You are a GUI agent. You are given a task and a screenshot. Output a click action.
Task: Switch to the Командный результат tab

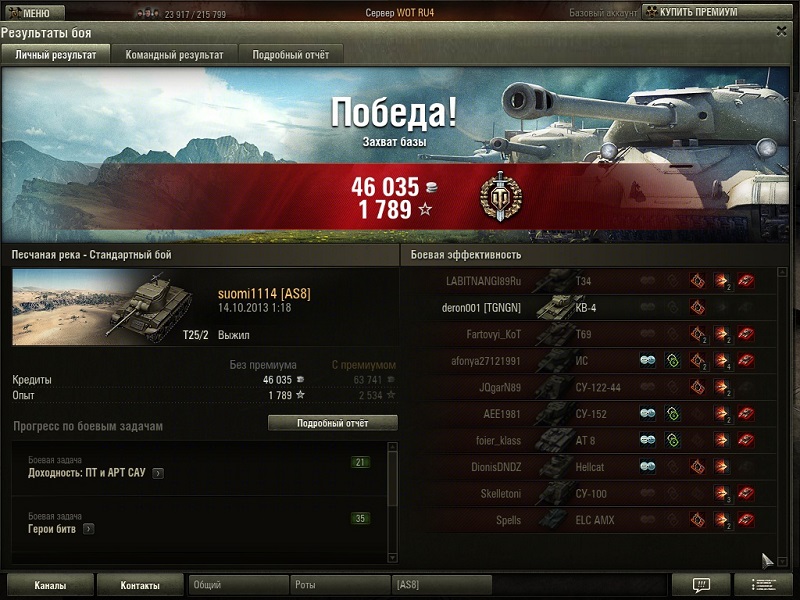174,55
